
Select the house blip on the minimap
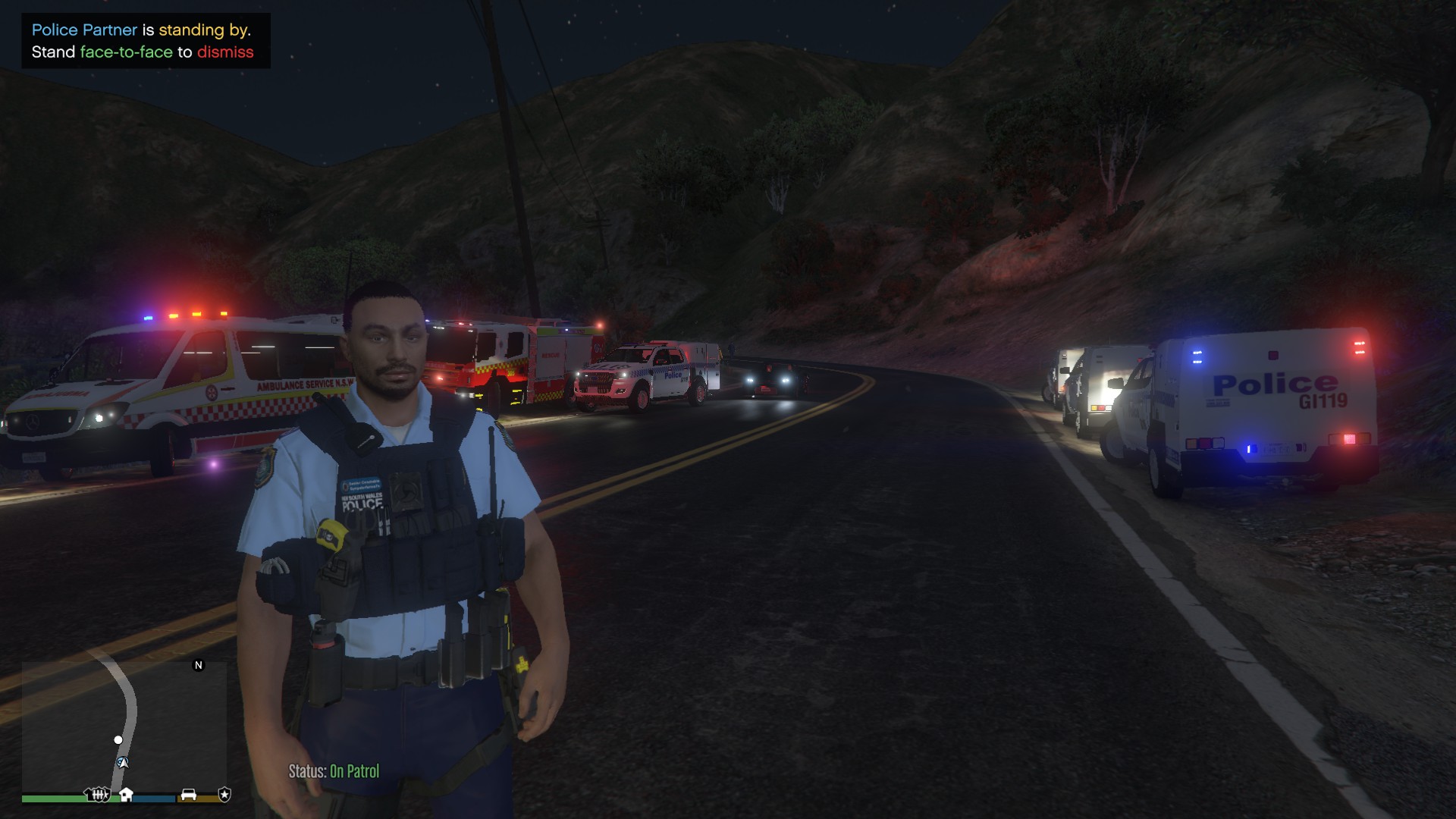[x=127, y=794]
